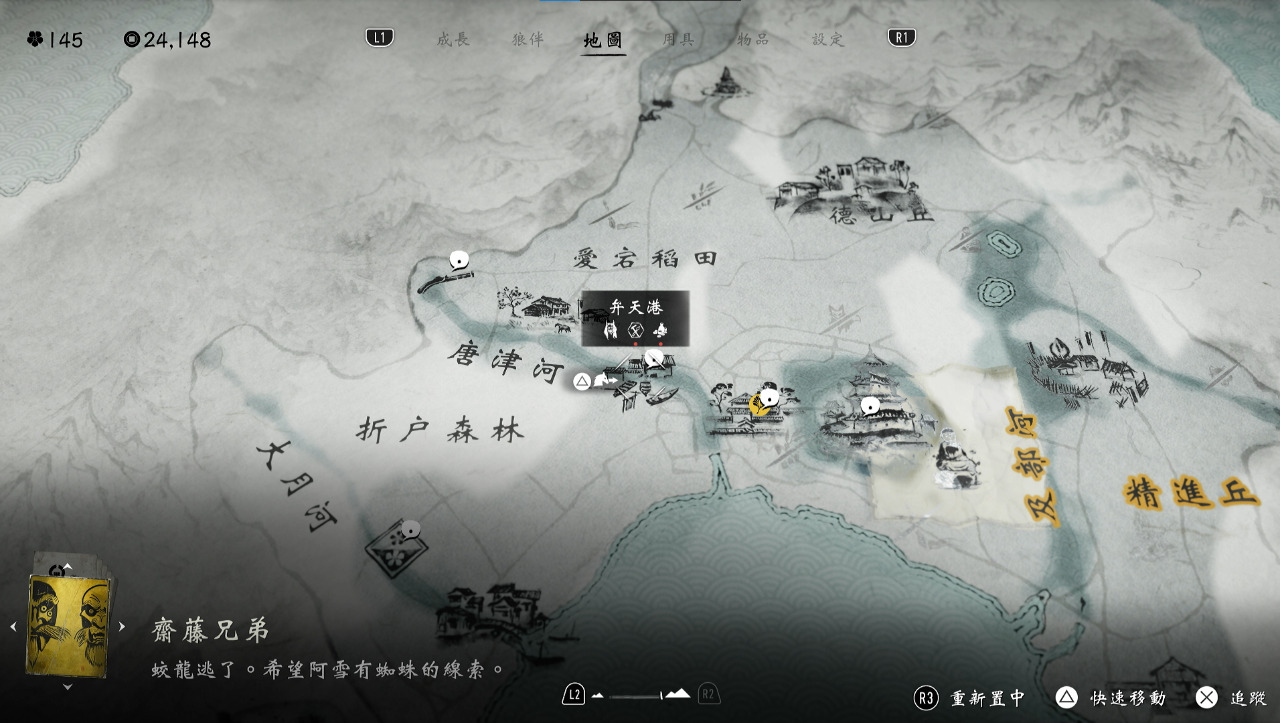Viewport: 1280px width, 723px height.
Task: Click the marker on the flower-crest diamond
Action: [x=408, y=529]
